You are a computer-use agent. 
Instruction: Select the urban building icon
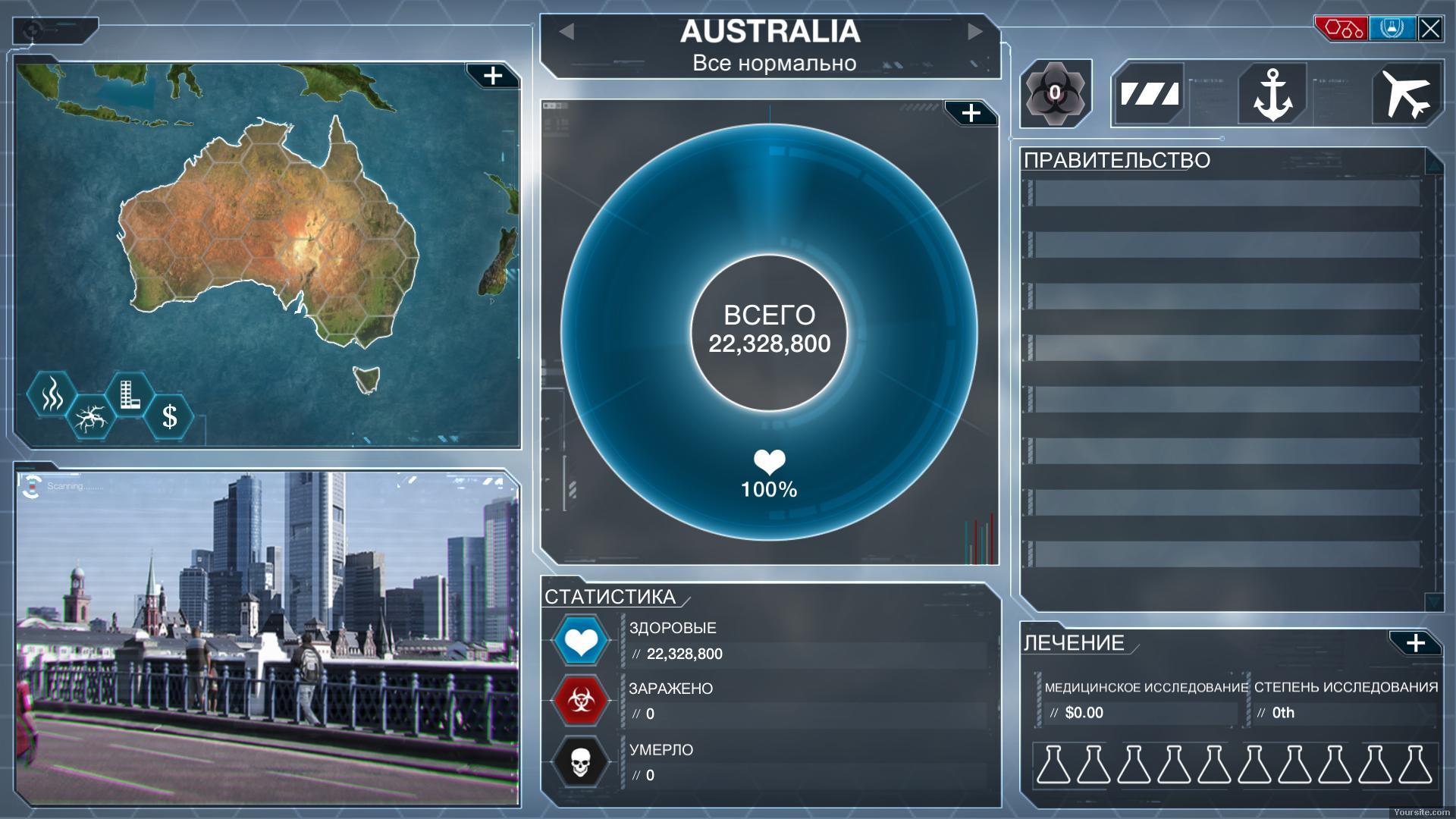[130, 394]
